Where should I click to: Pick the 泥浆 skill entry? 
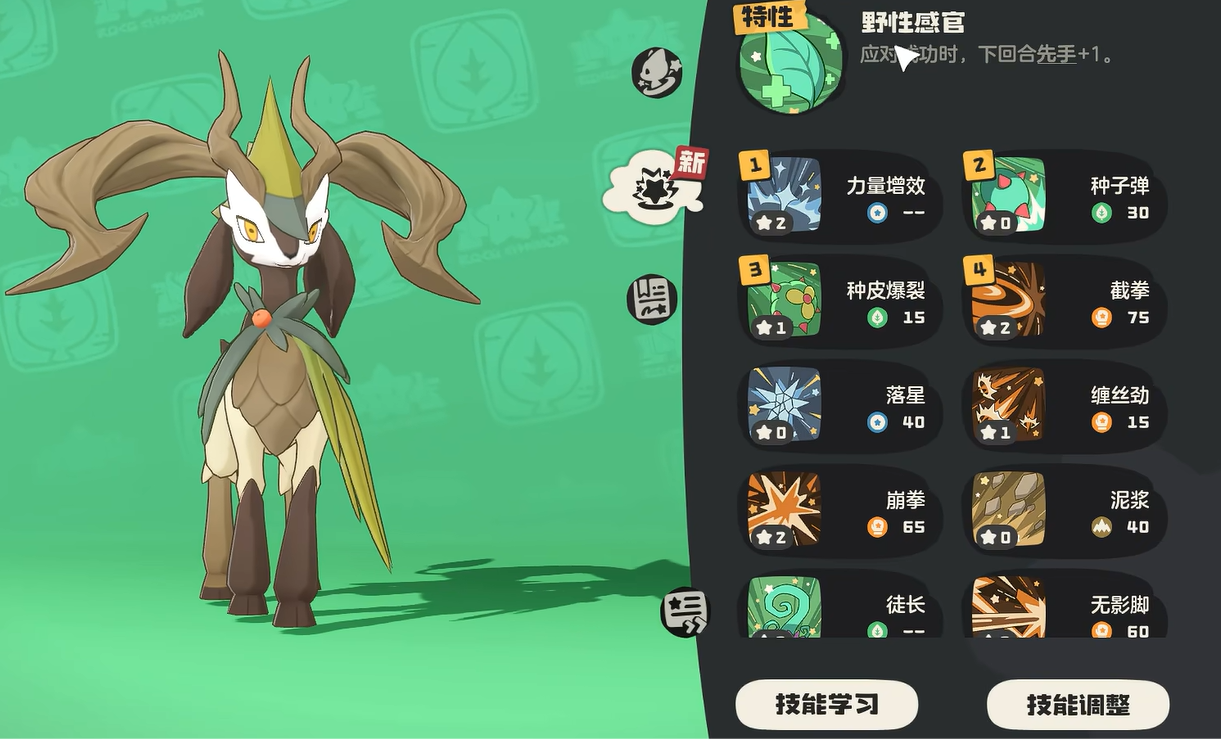click(1064, 511)
